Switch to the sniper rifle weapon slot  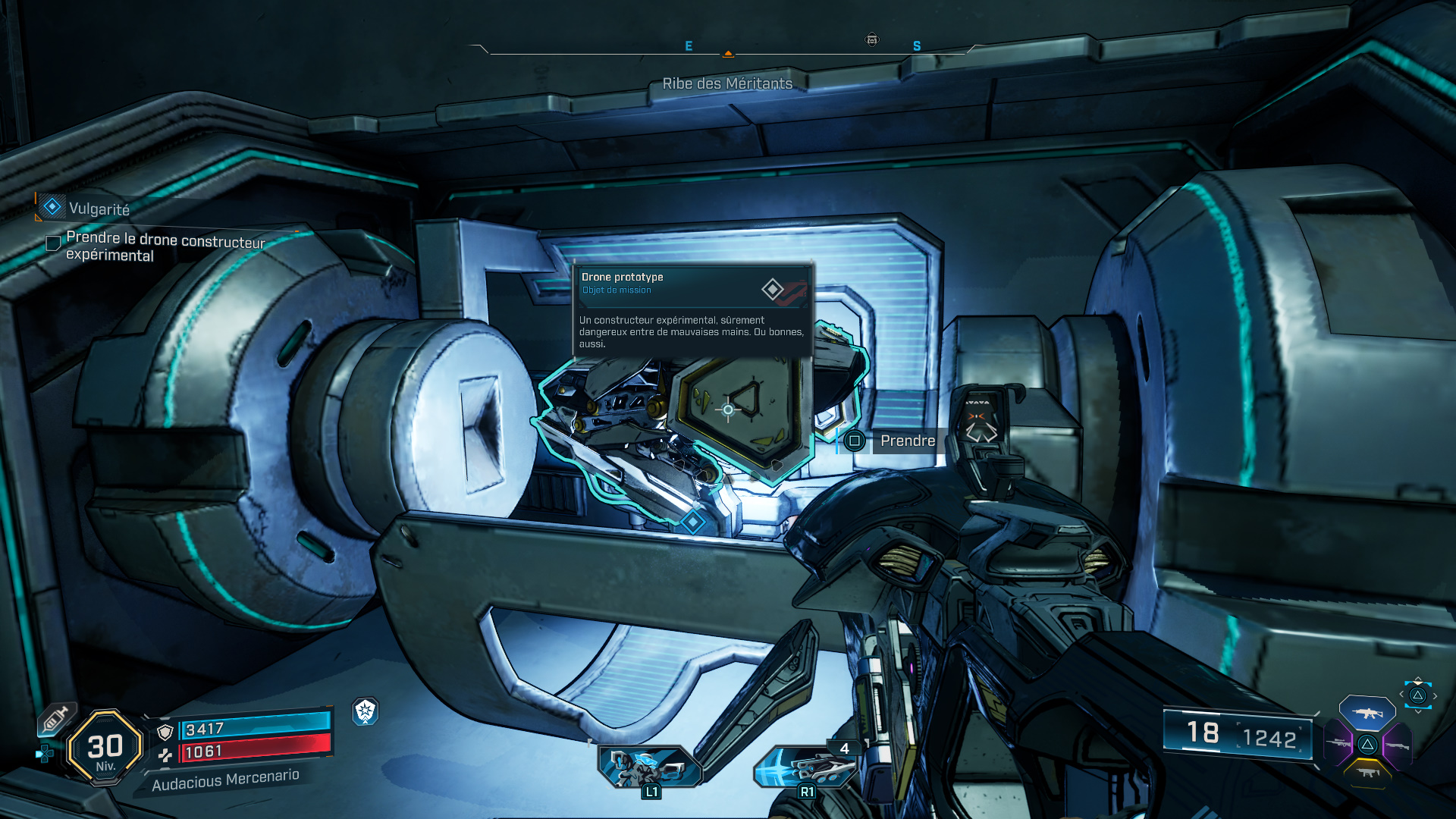pos(1338,744)
